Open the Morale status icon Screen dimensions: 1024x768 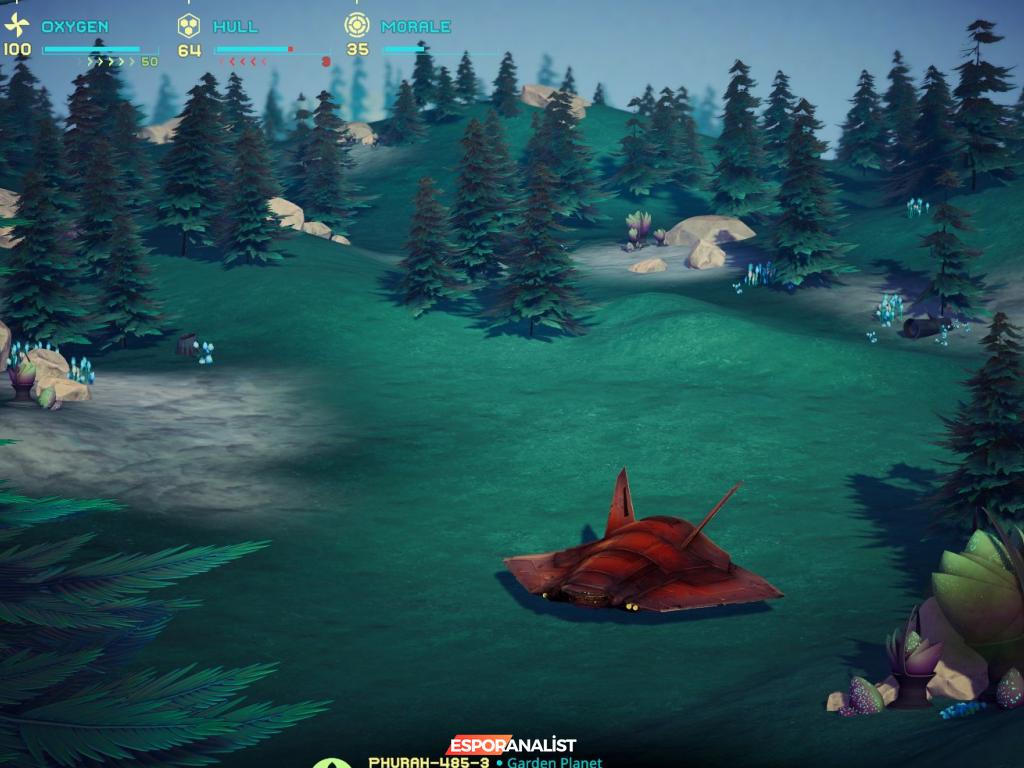click(356, 26)
